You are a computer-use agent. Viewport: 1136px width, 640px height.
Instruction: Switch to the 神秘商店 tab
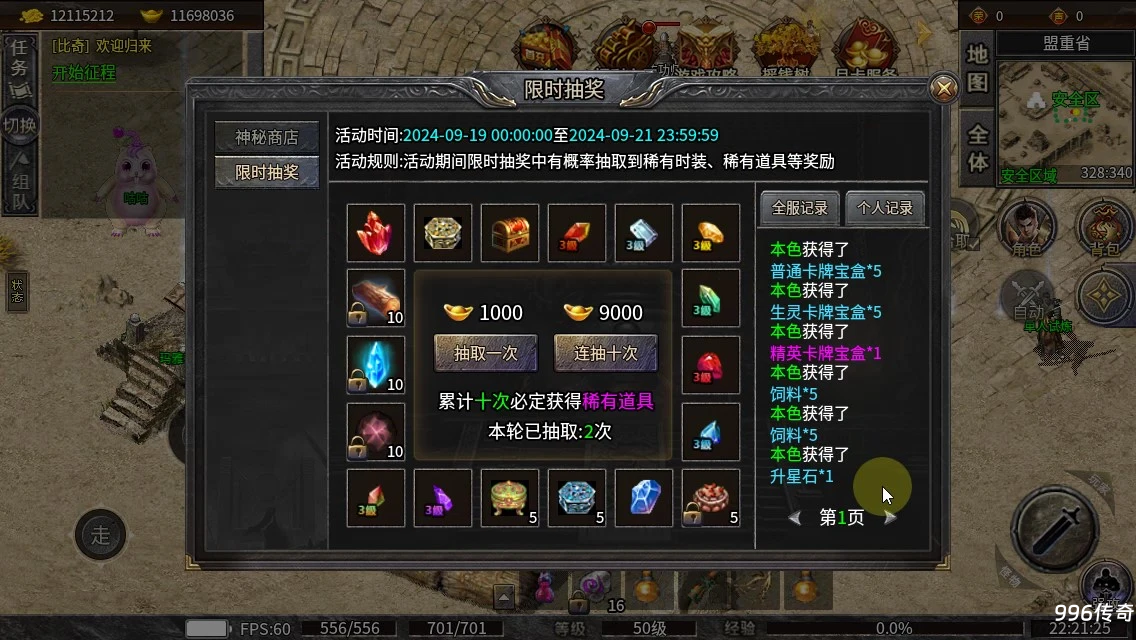pyautogui.click(x=266, y=137)
